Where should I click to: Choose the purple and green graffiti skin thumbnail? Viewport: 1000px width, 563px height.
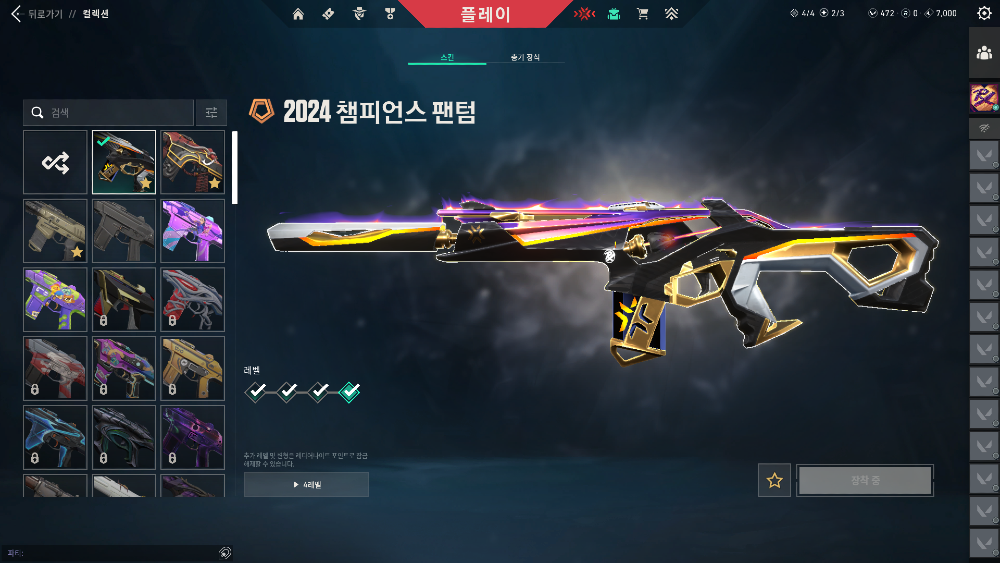point(55,299)
